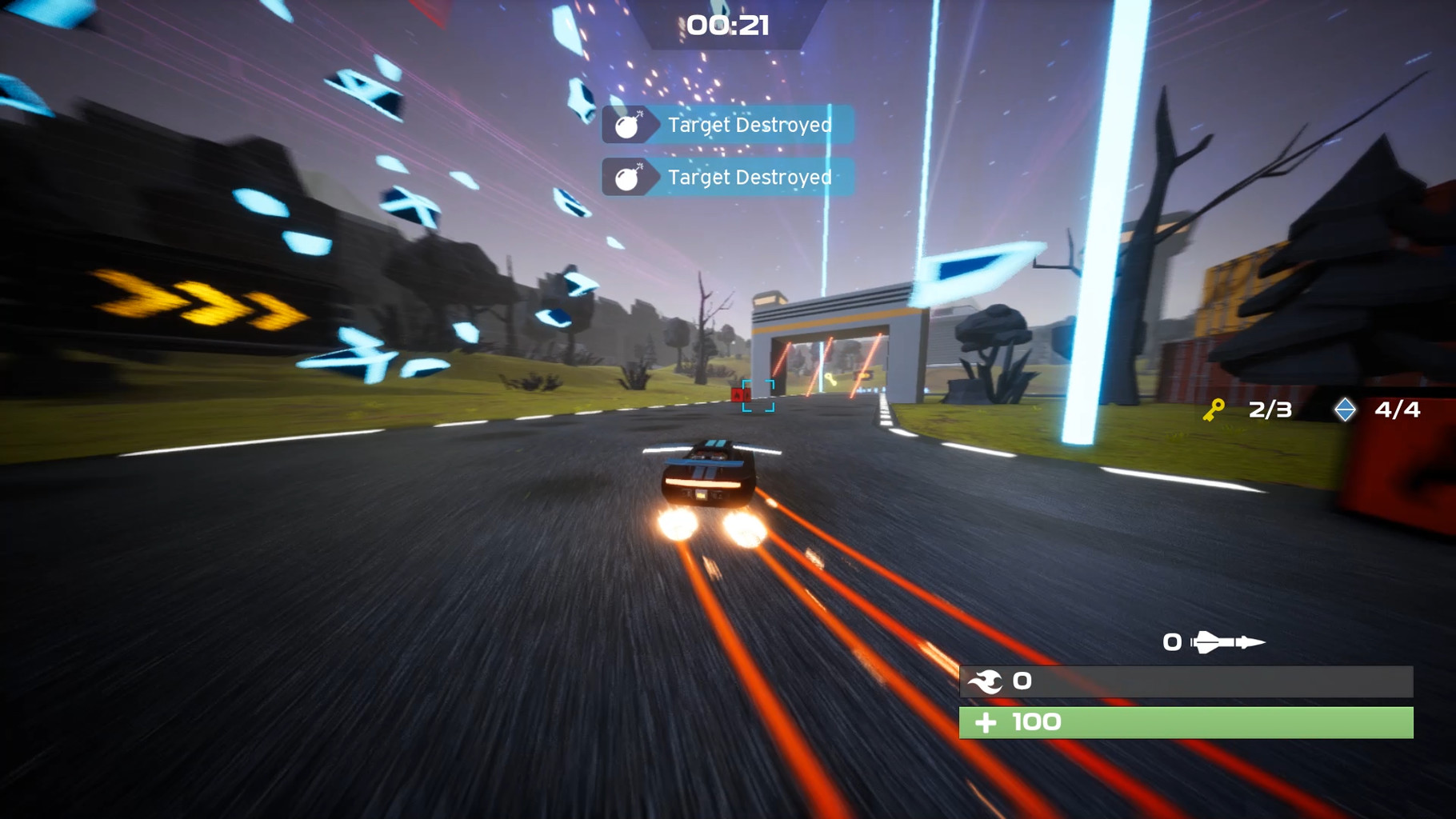
Task: Click the green health plus icon
Action: pyautogui.click(x=986, y=723)
